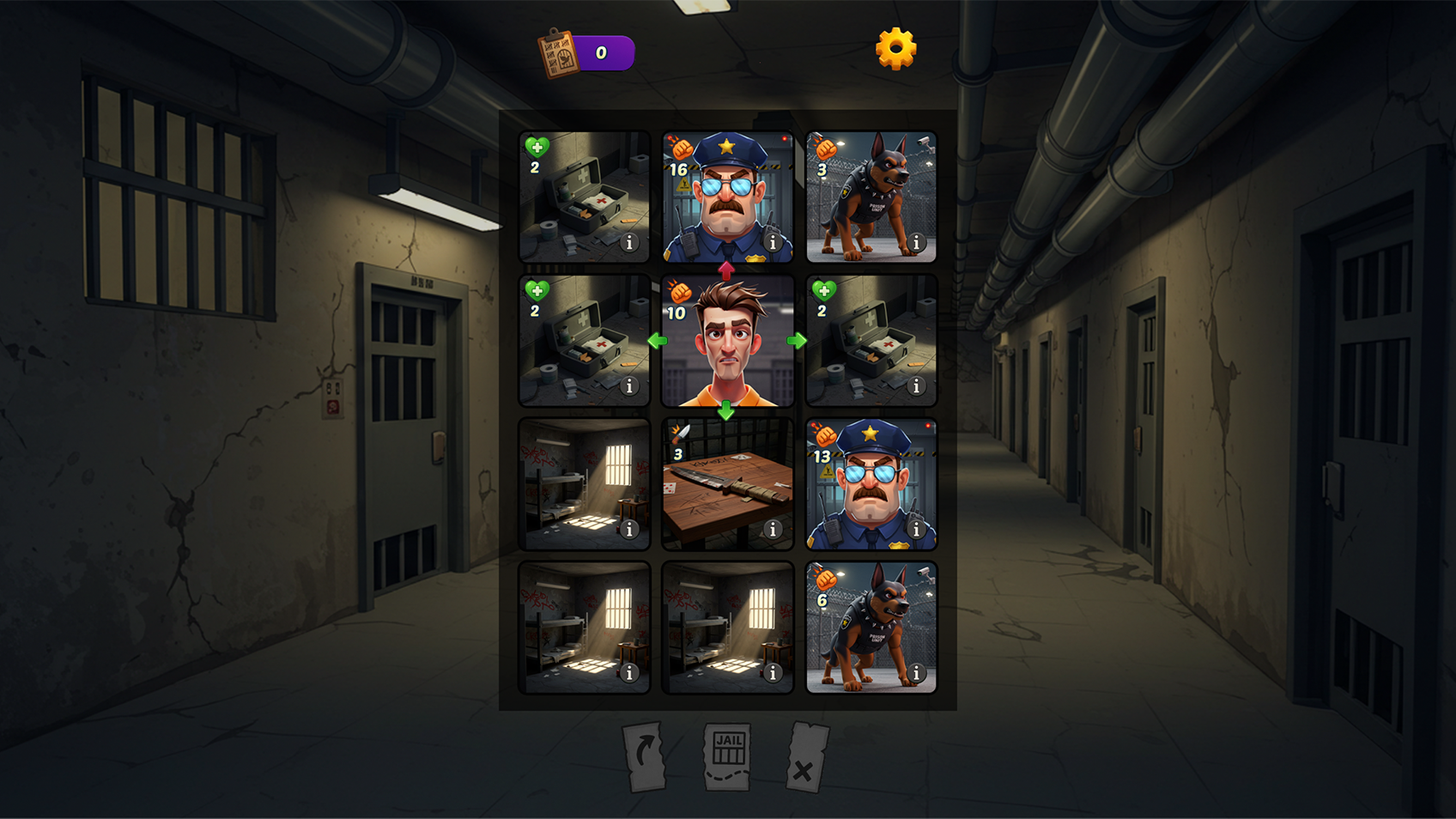Choose the guard dog card showing 3

click(871, 197)
